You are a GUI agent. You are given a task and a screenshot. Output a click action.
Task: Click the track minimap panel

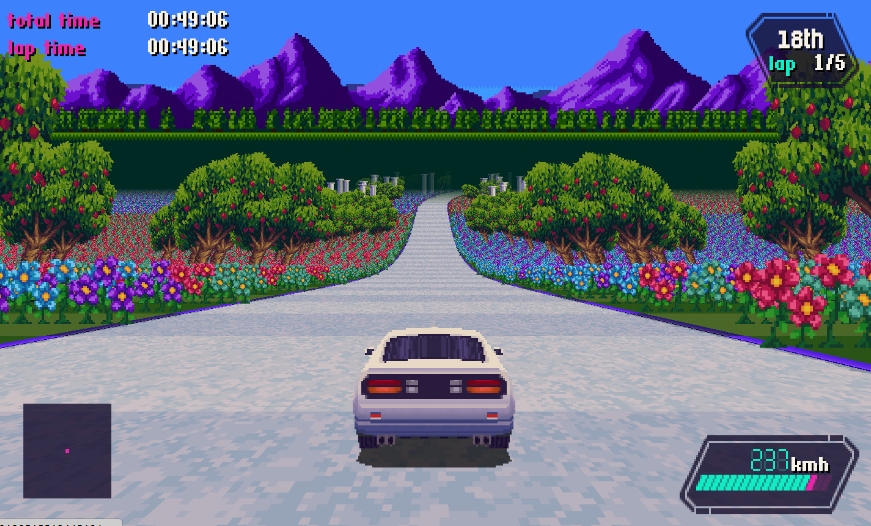pyautogui.click(x=67, y=450)
